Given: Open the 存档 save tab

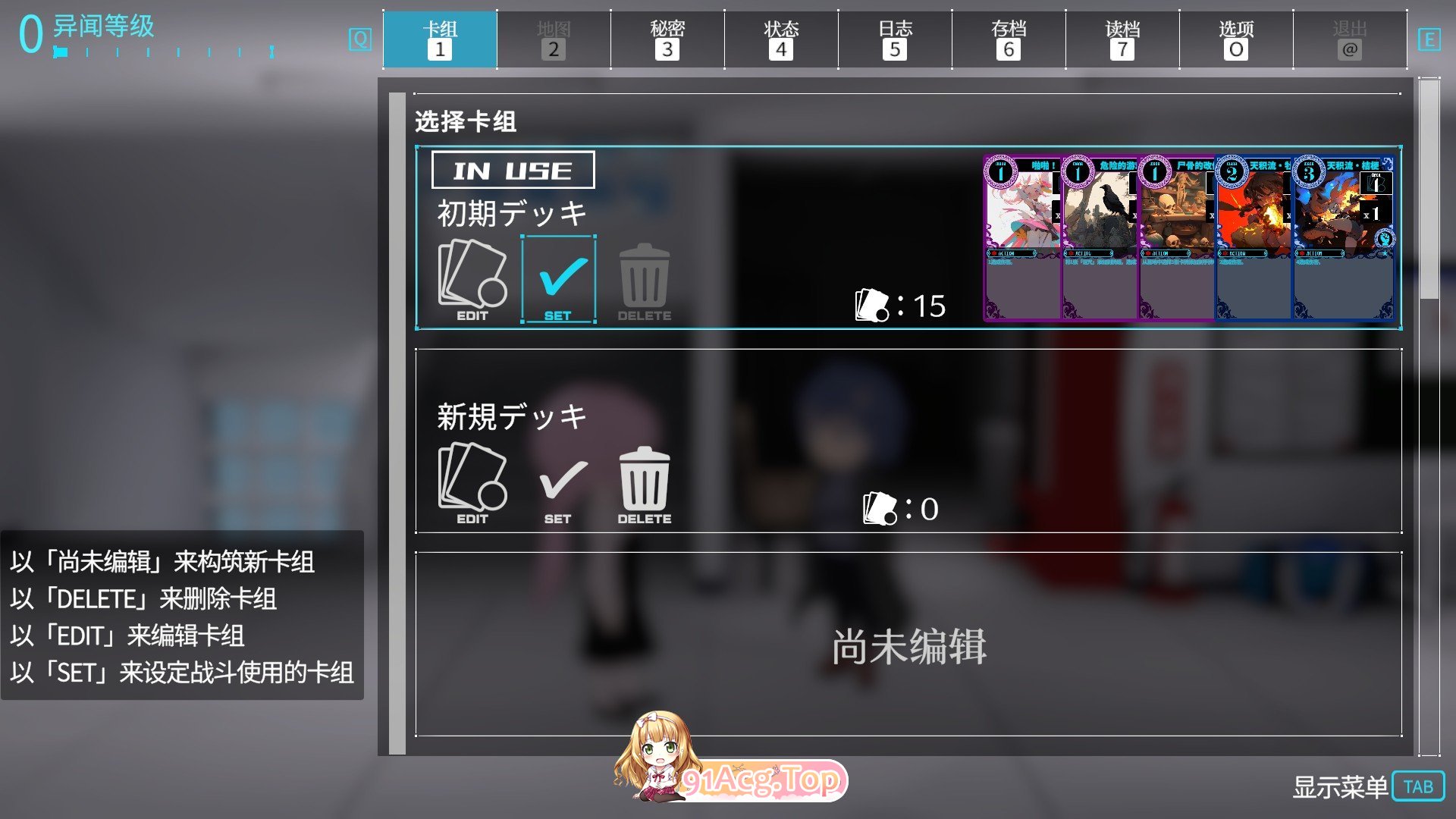Looking at the screenshot, I should coord(1009,38).
